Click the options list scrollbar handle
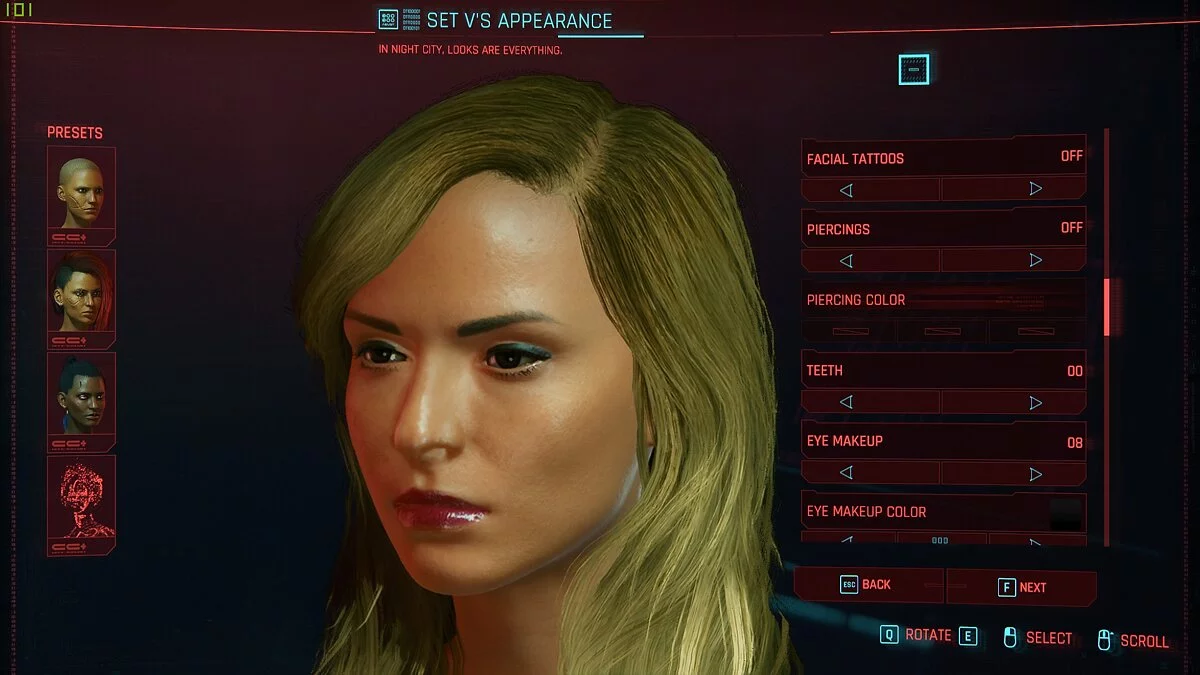Screen dimensions: 1200x675 pos(1106,307)
